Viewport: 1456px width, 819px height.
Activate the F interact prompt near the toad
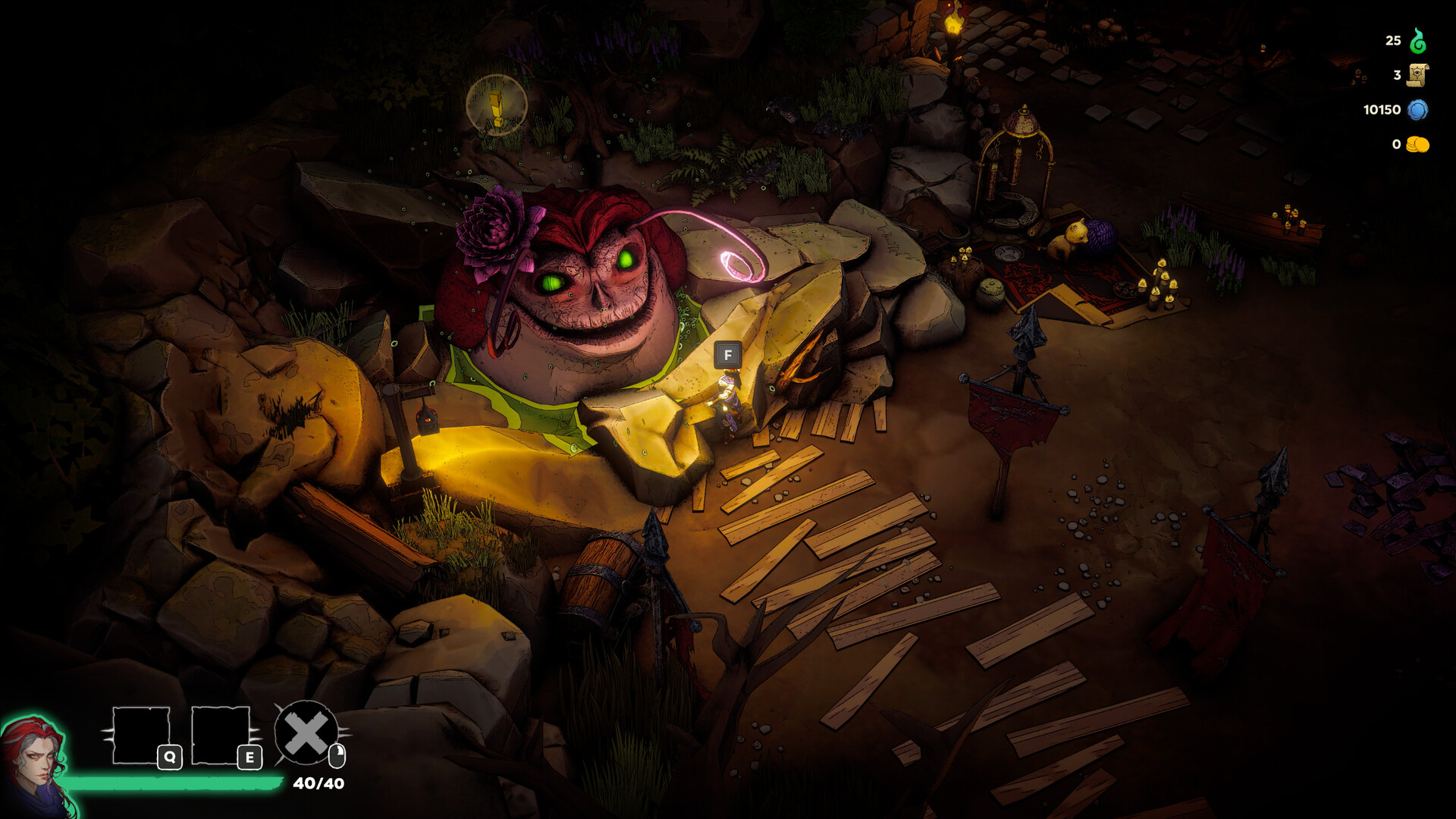(x=729, y=353)
